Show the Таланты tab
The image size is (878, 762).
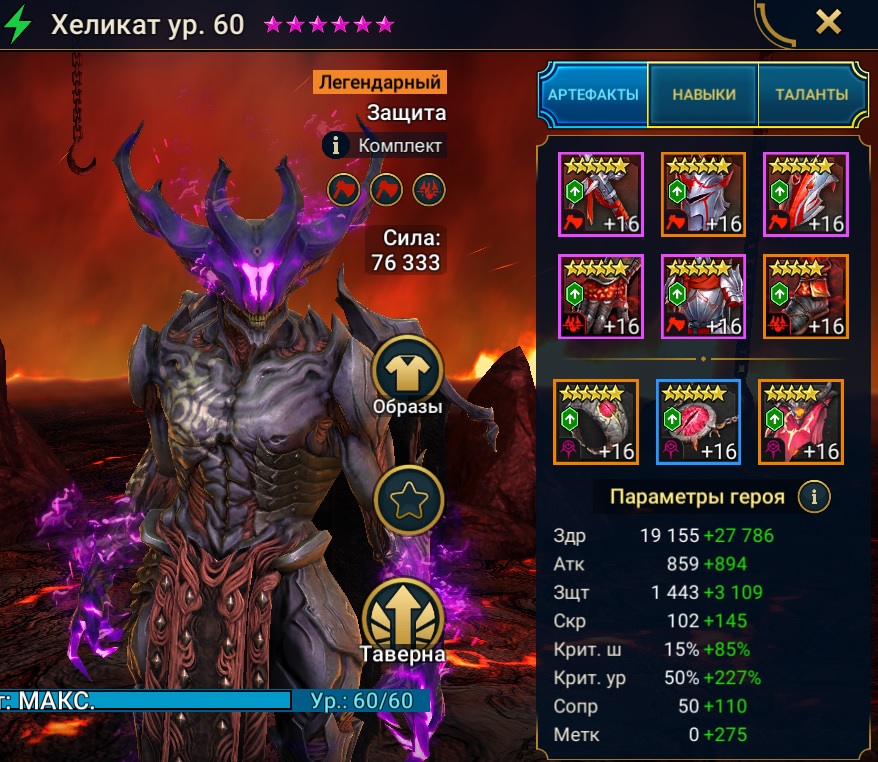point(811,95)
